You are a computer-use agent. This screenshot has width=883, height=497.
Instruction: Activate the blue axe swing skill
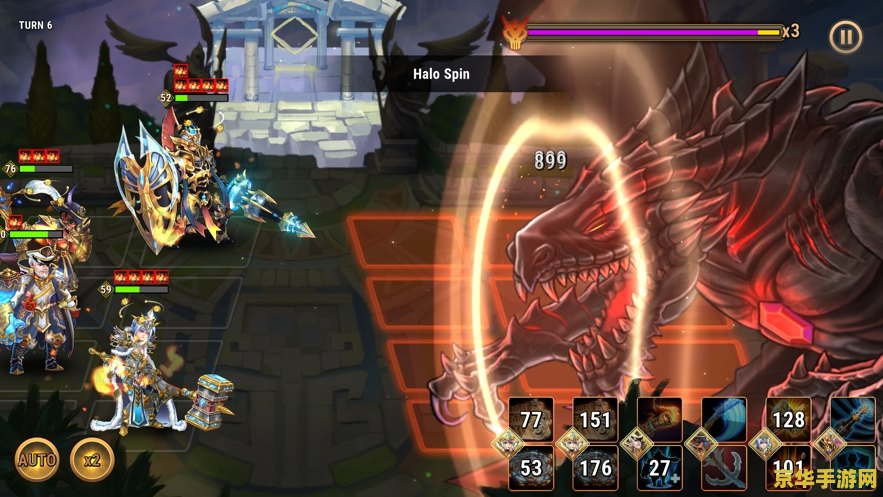[x=723, y=419]
